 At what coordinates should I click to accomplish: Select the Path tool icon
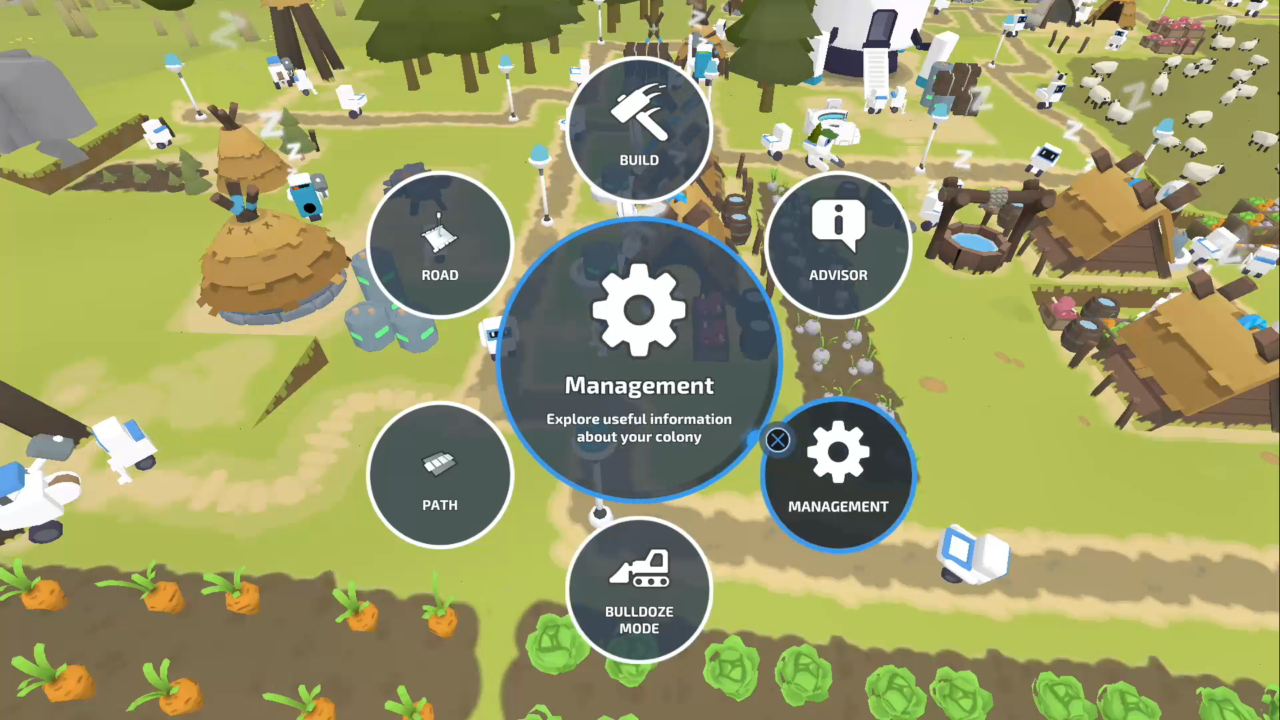(x=440, y=463)
